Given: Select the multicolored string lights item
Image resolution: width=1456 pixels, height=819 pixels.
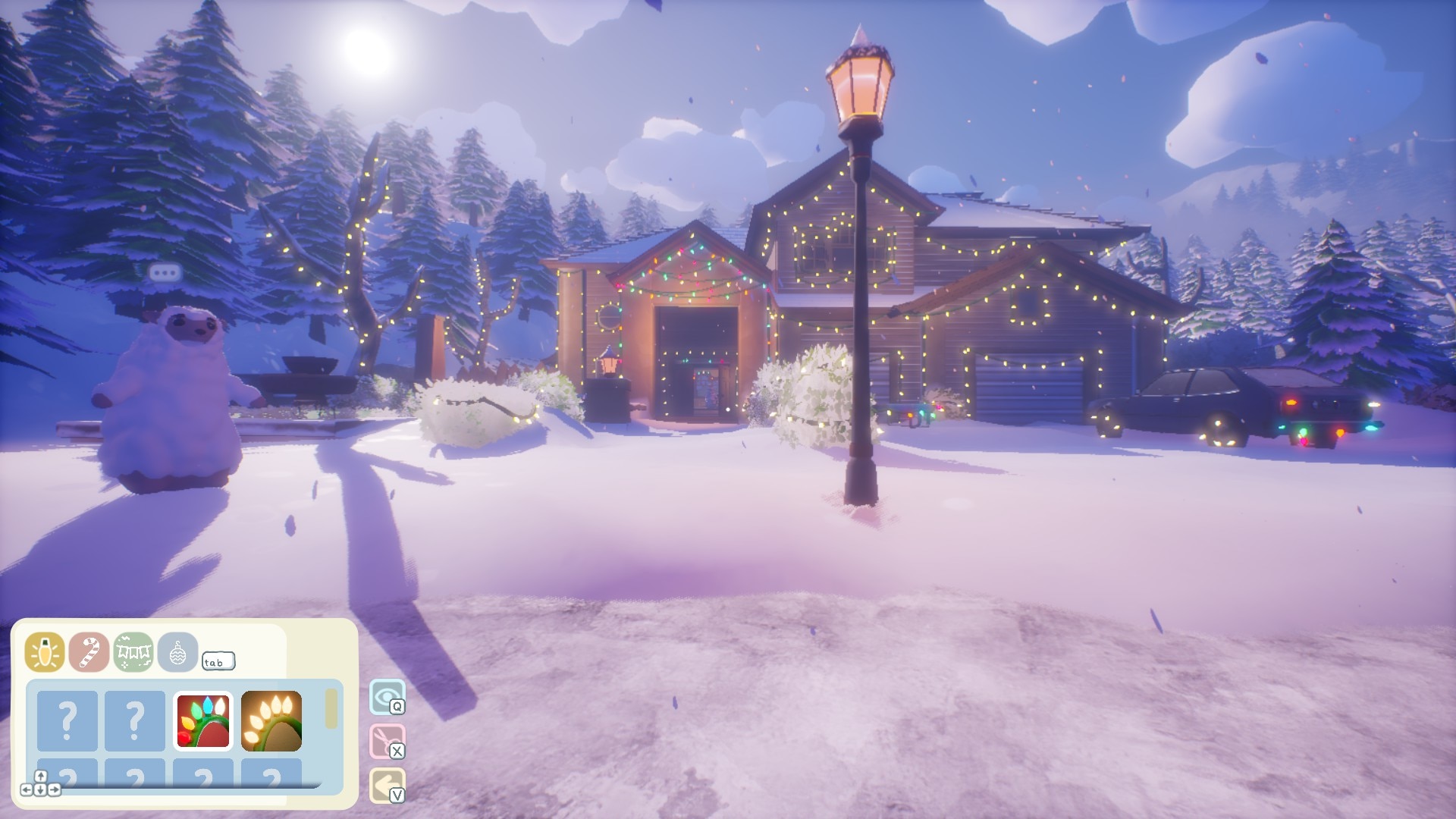Looking at the screenshot, I should tap(203, 720).
